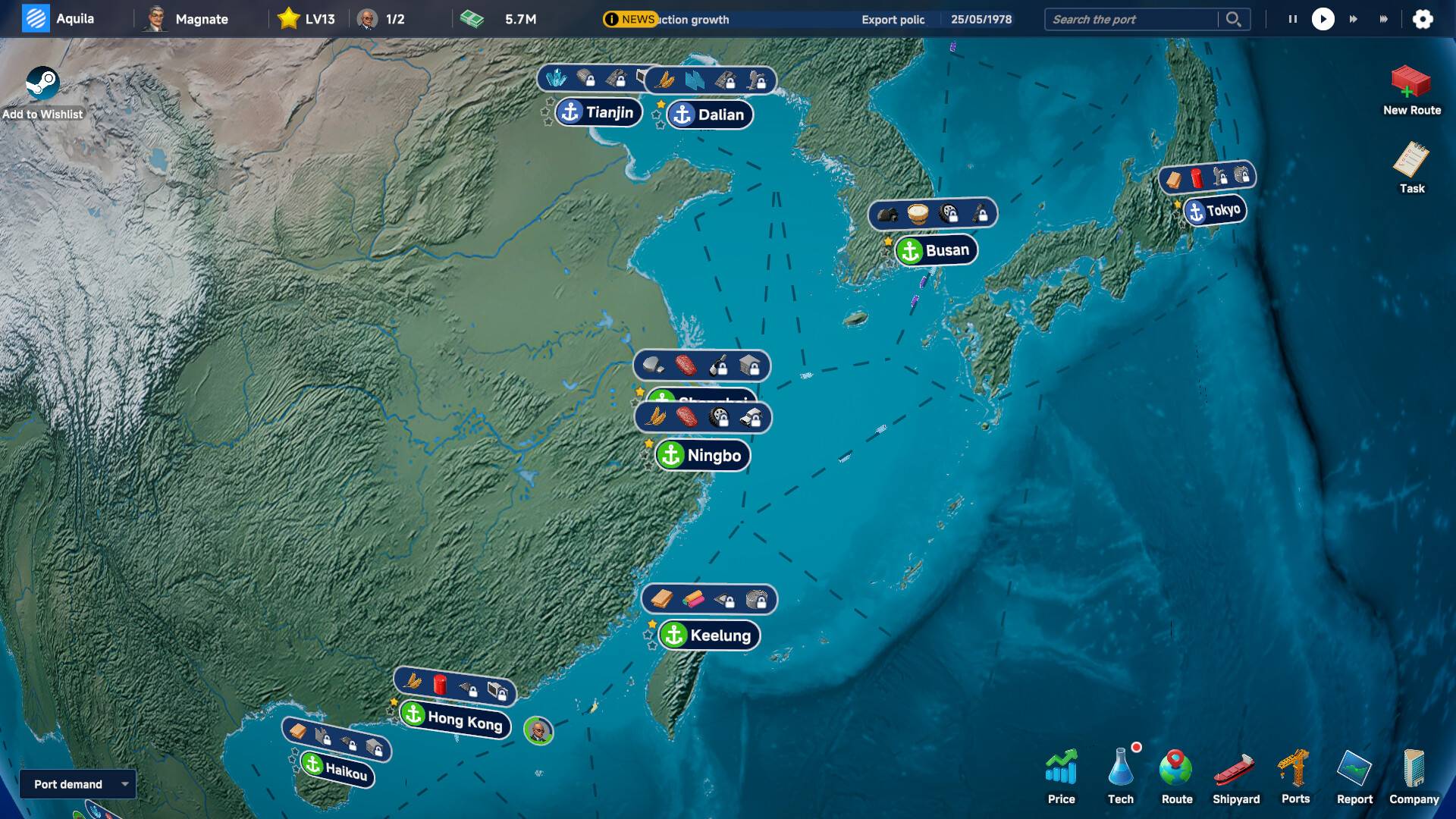Click the Search the port field
This screenshot has width=1456, height=819.
(x=1130, y=19)
